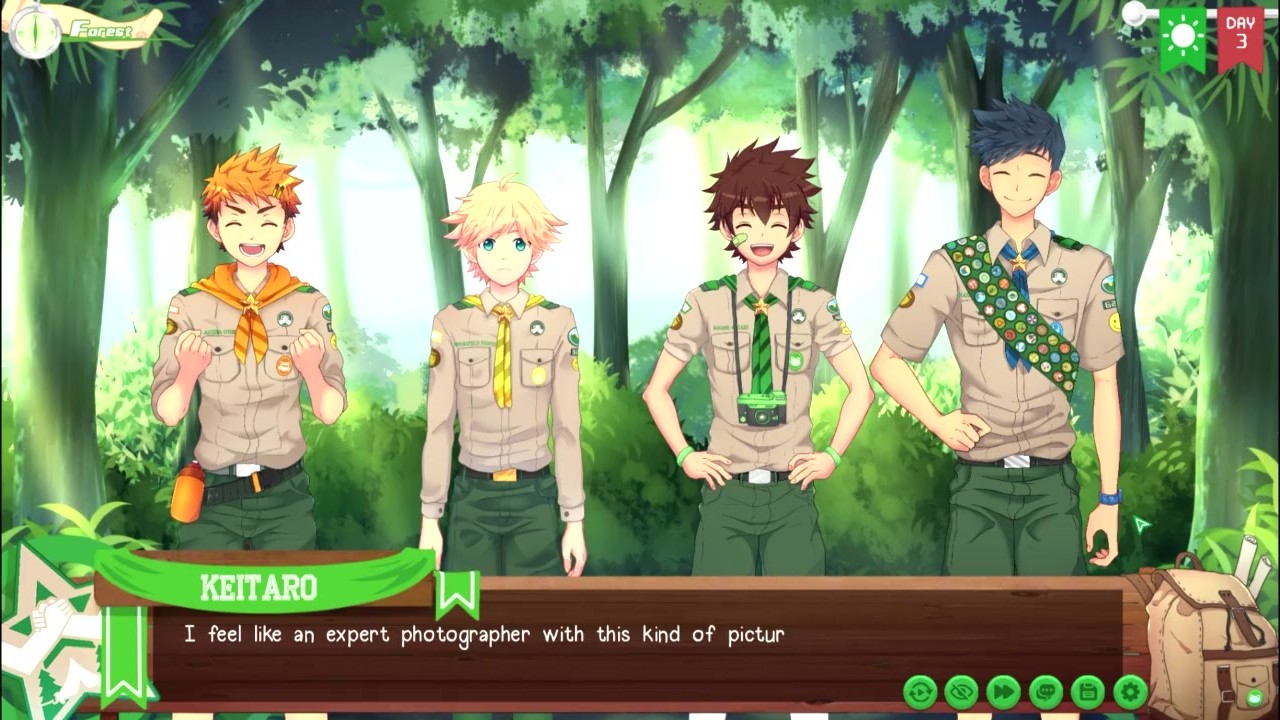Image resolution: width=1280 pixels, height=720 pixels.
Task: Toggle auto-play dialogue button
Action: (x=920, y=691)
